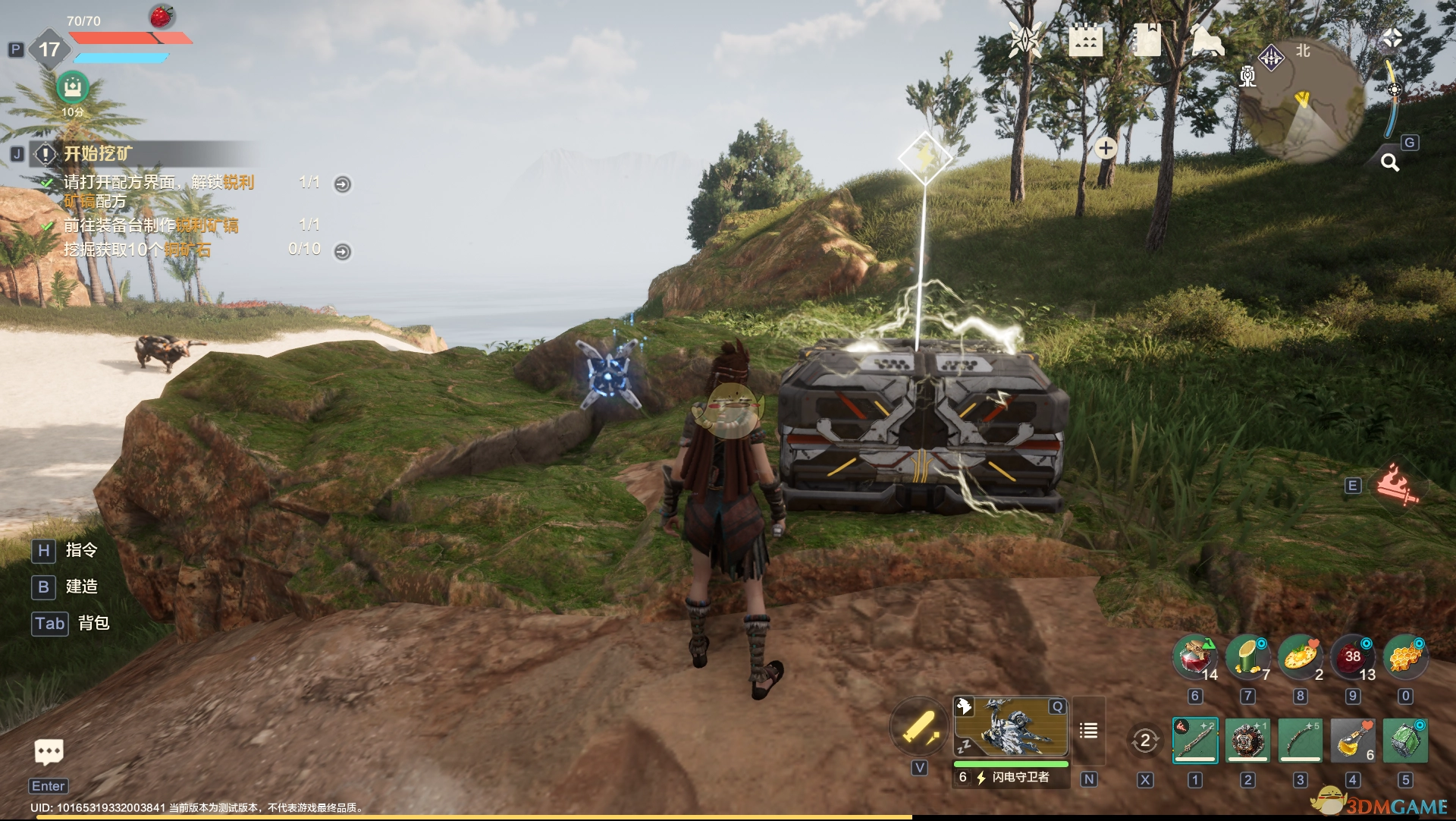Eat the omelette dish
Image resolution: width=1456 pixels, height=821 pixels.
coord(1300,657)
